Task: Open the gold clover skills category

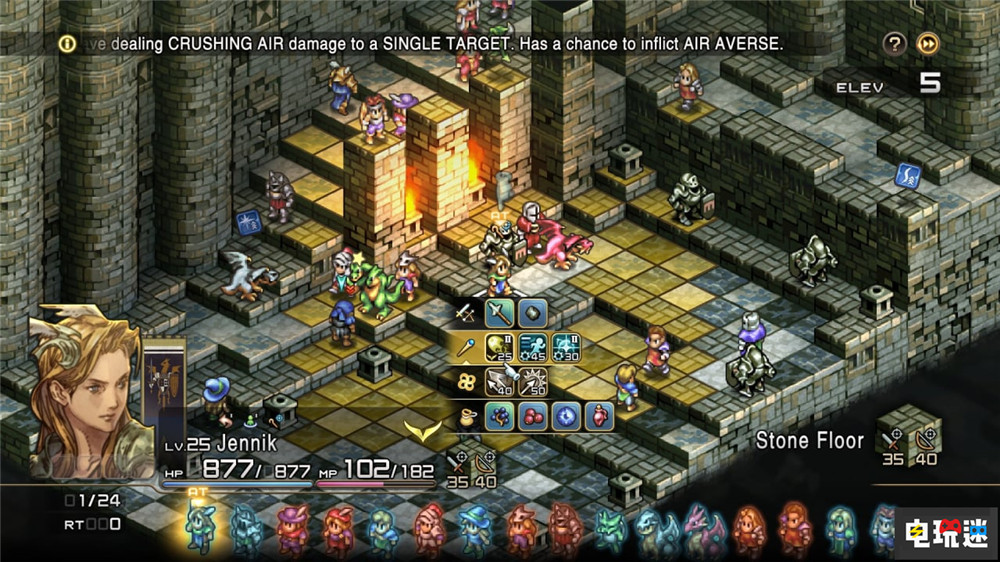Action: click(465, 382)
